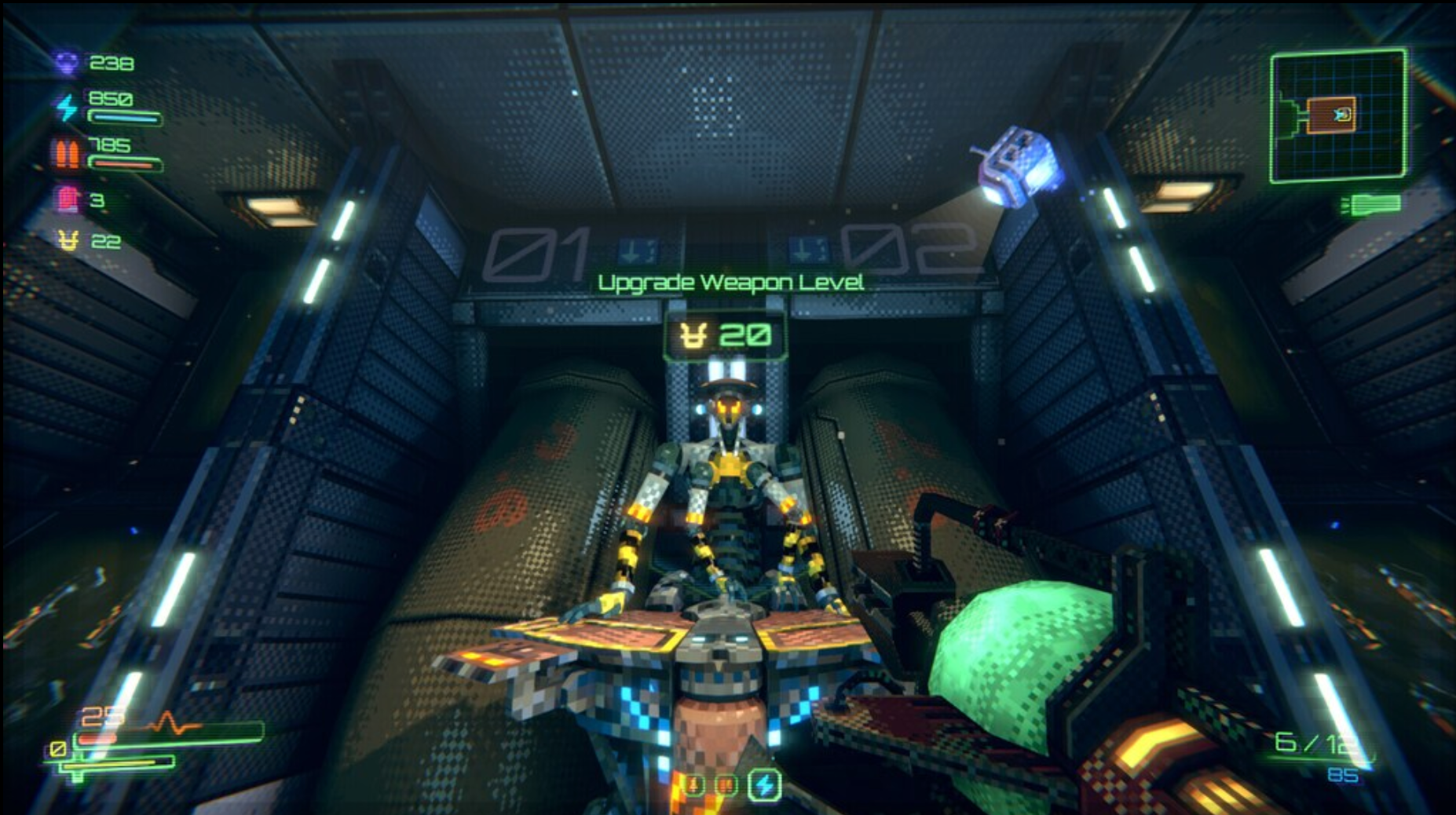This screenshot has width=1456, height=815.
Task: Select the yellow currency horns icon
Action: click(67, 240)
